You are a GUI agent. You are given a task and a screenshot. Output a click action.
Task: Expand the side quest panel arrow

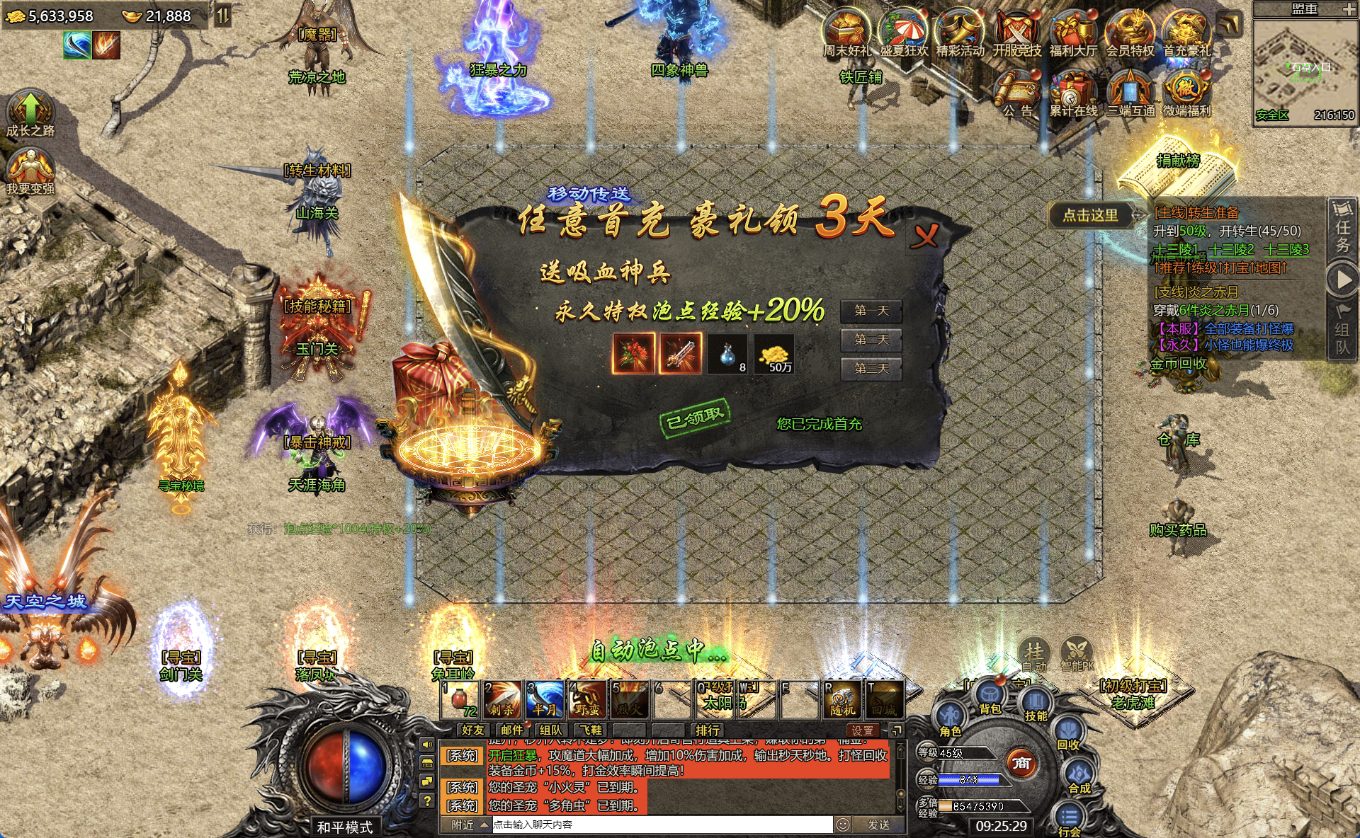click(1341, 276)
